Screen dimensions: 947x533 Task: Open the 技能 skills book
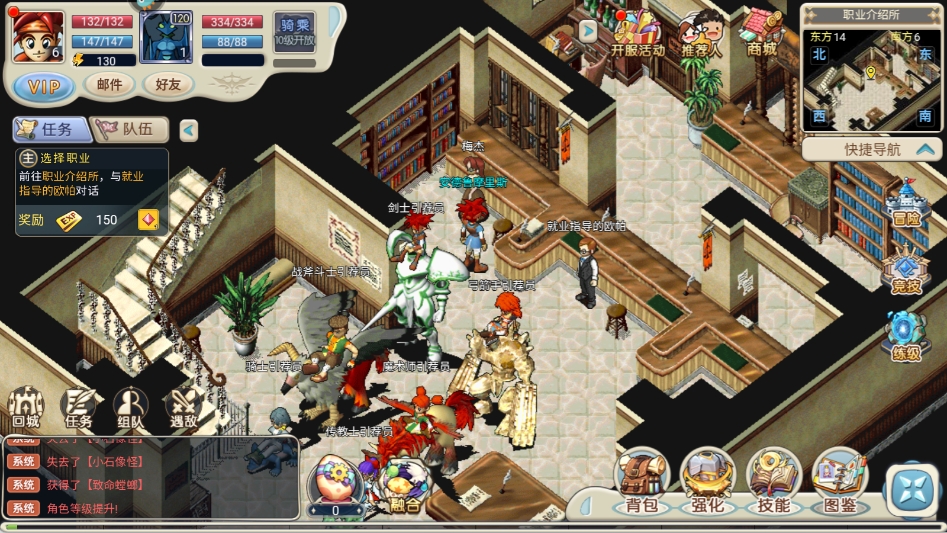click(x=773, y=482)
